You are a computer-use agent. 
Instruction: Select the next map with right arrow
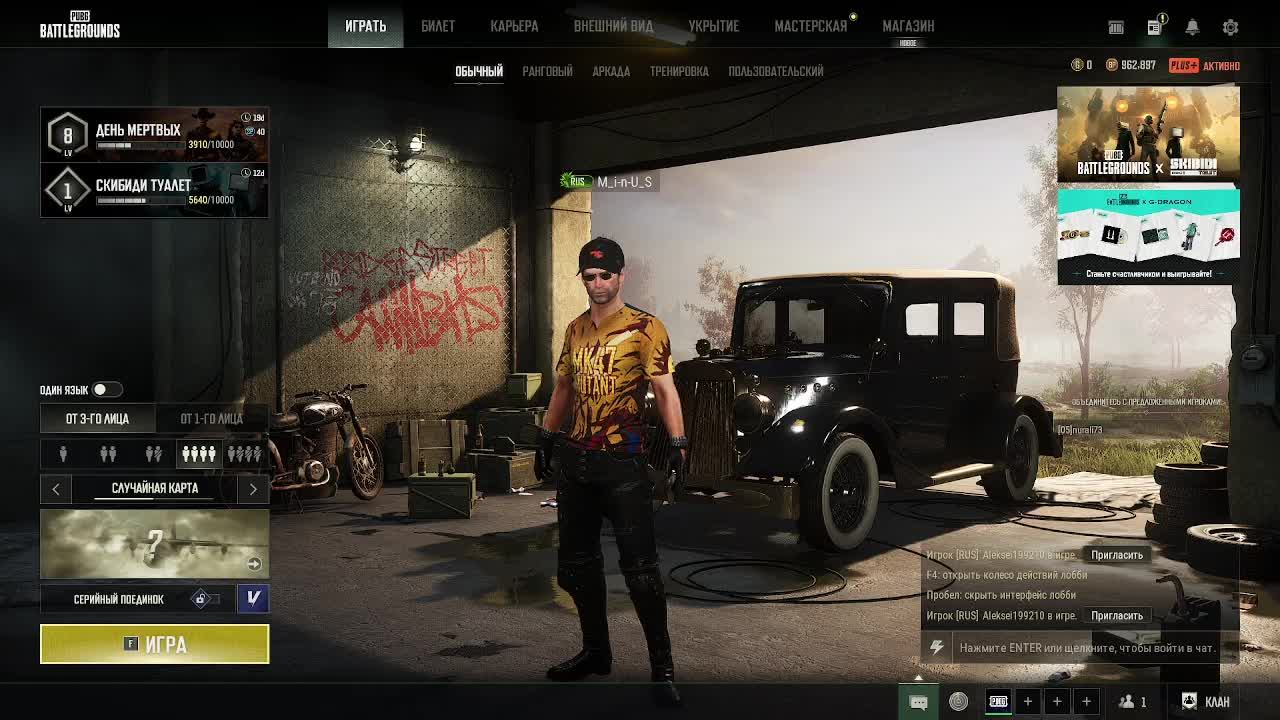[253, 488]
